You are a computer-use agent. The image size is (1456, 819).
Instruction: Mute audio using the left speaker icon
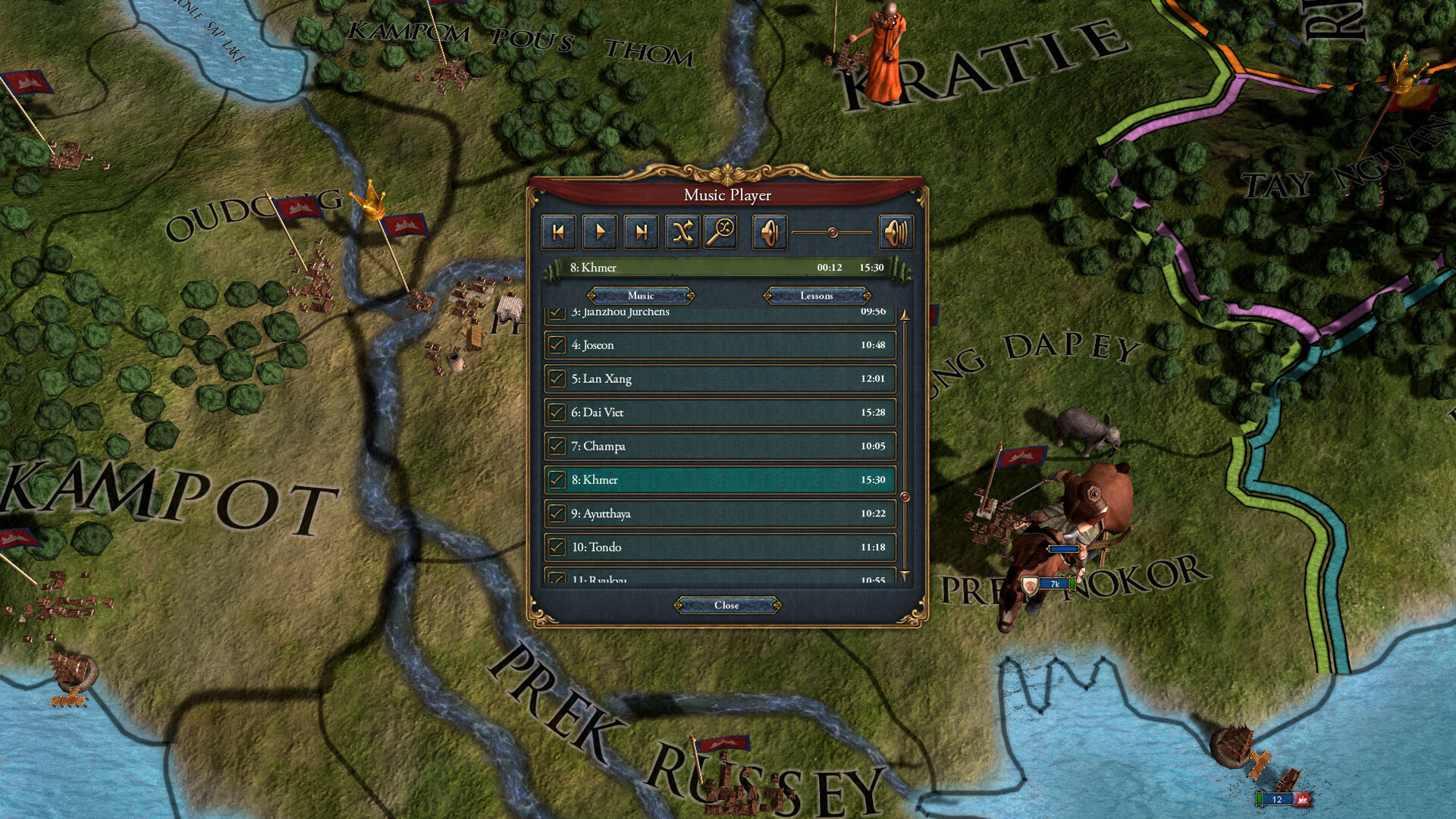(x=770, y=232)
